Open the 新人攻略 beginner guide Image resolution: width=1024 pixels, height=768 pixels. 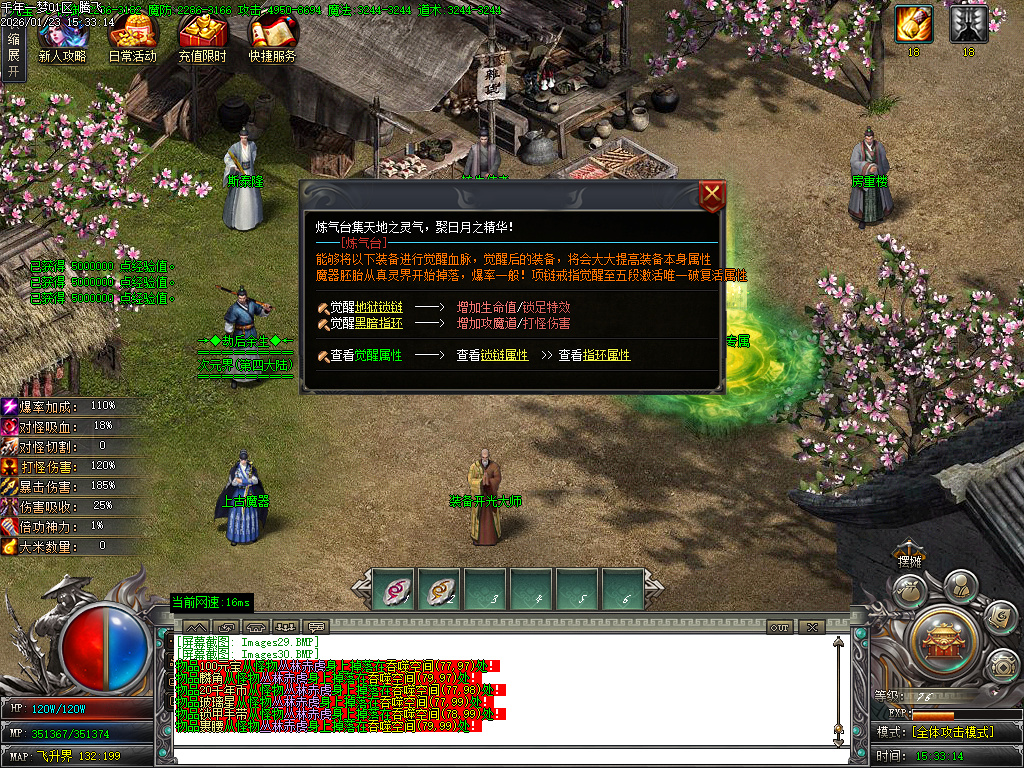coord(62,40)
